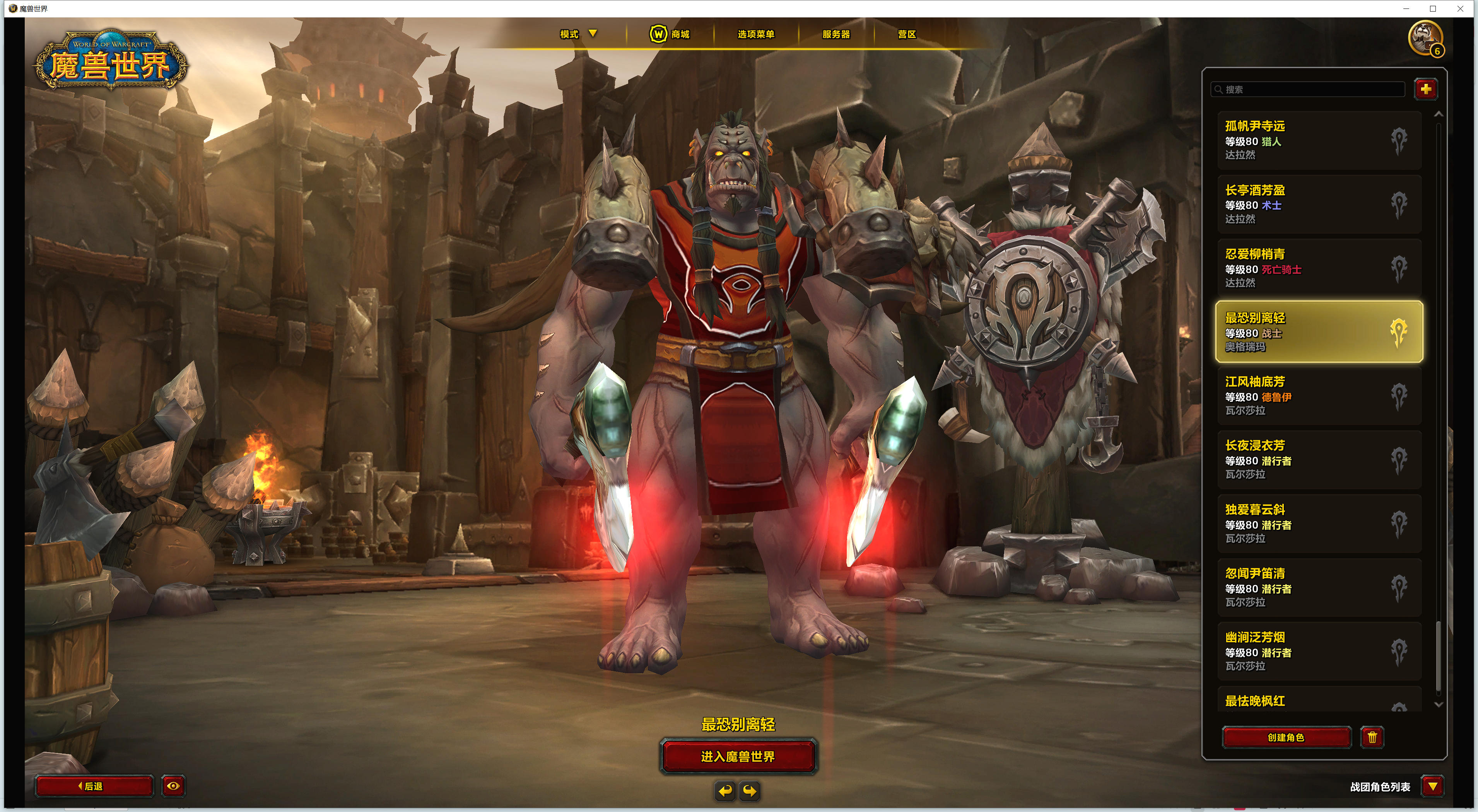This screenshot has height=812, width=1478.
Task: Open the 商城 shop
Action: (x=670, y=34)
